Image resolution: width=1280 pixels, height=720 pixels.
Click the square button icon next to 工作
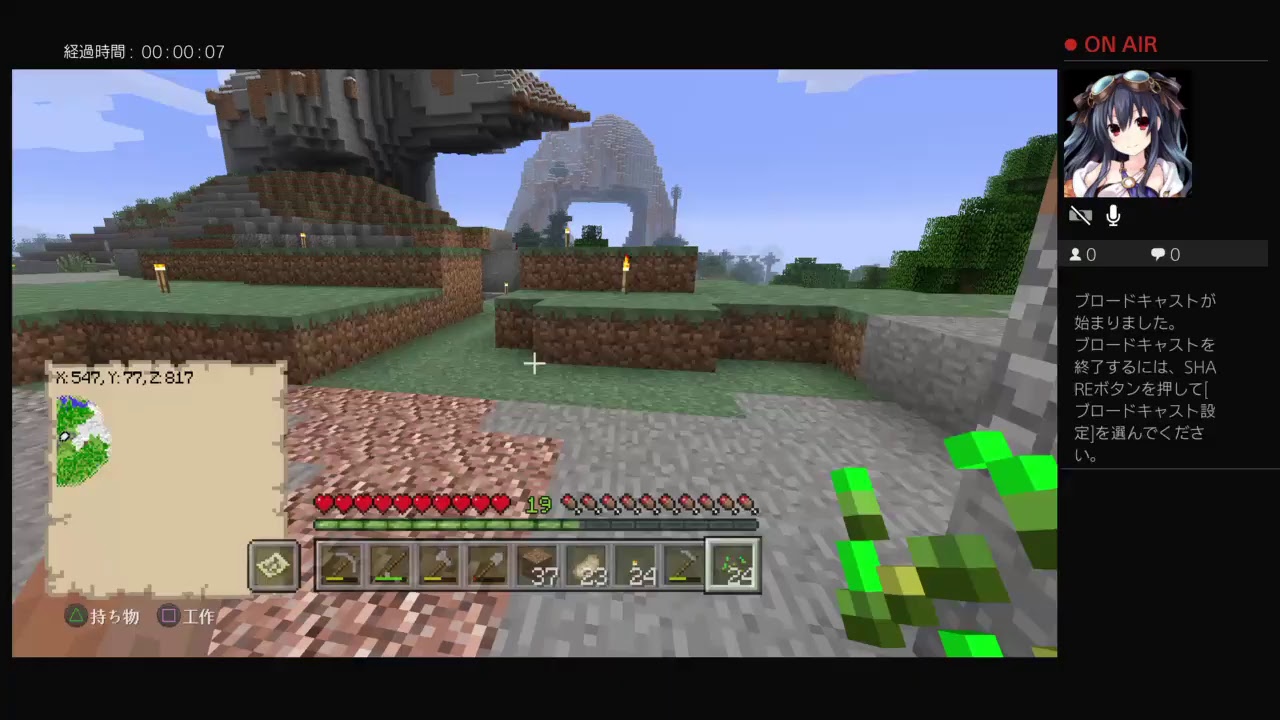(x=169, y=616)
